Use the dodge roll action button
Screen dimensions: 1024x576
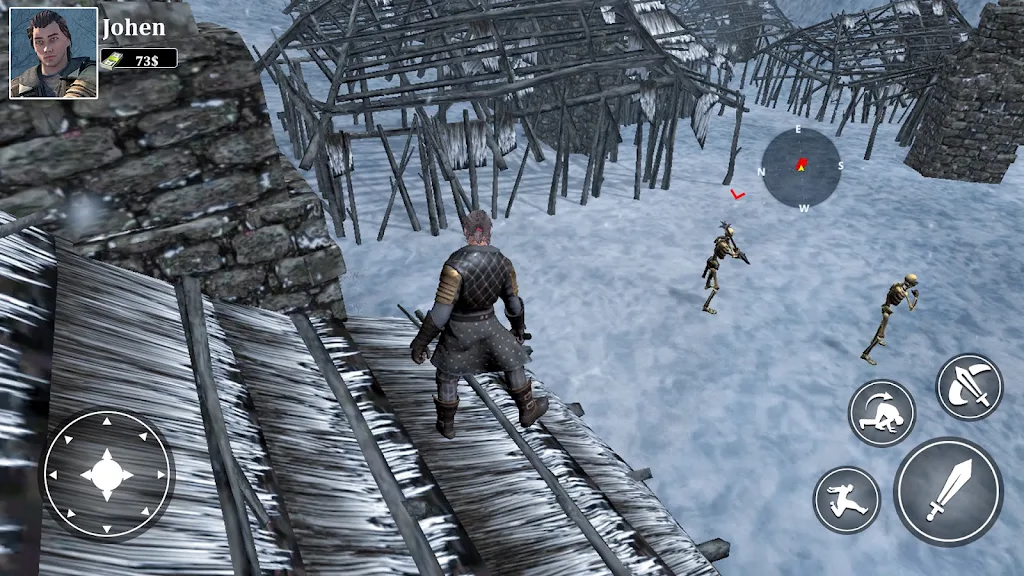[882, 413]
